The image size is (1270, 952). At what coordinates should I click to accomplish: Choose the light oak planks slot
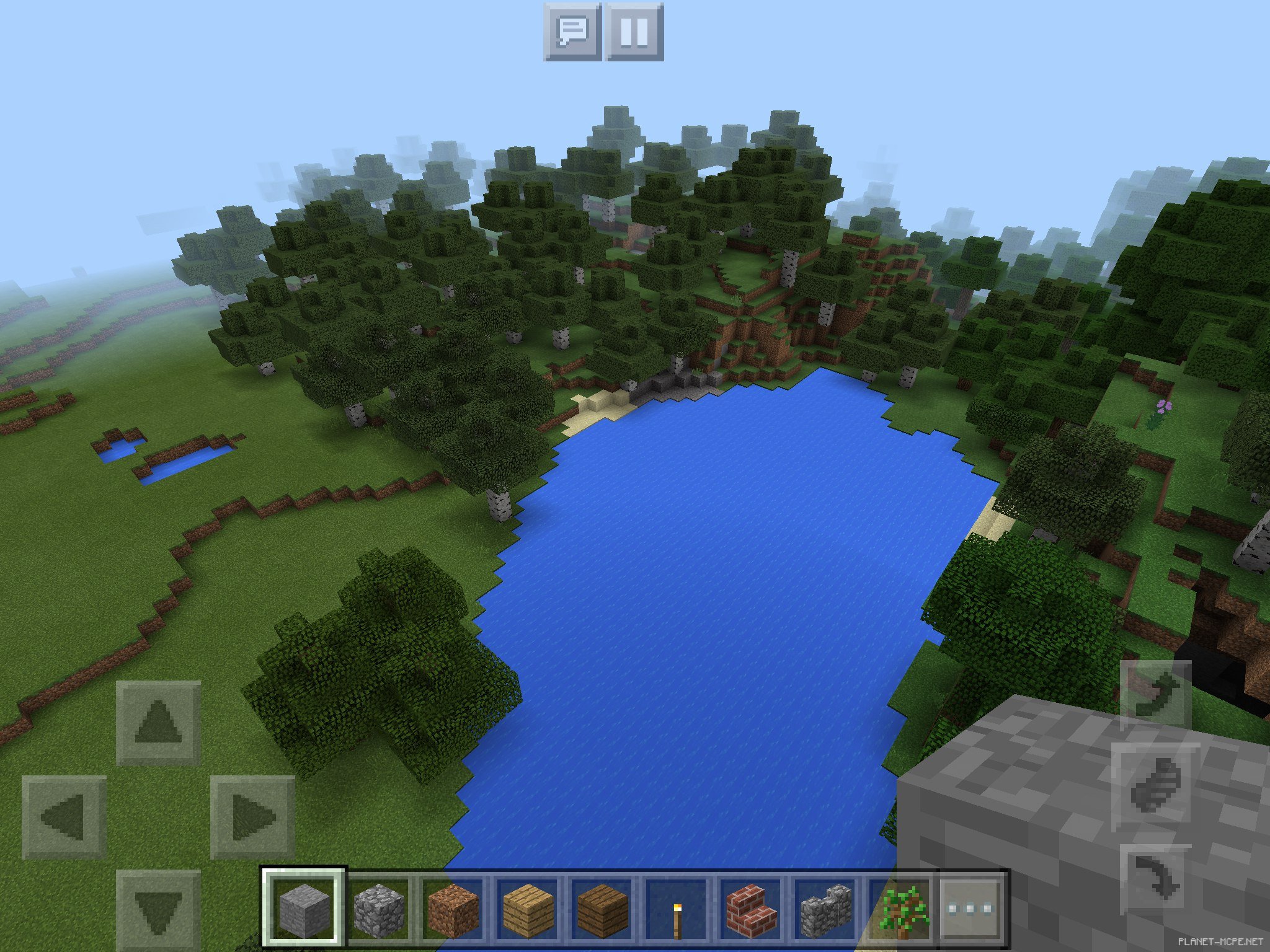pyautogui.click(x=528, y=908)
